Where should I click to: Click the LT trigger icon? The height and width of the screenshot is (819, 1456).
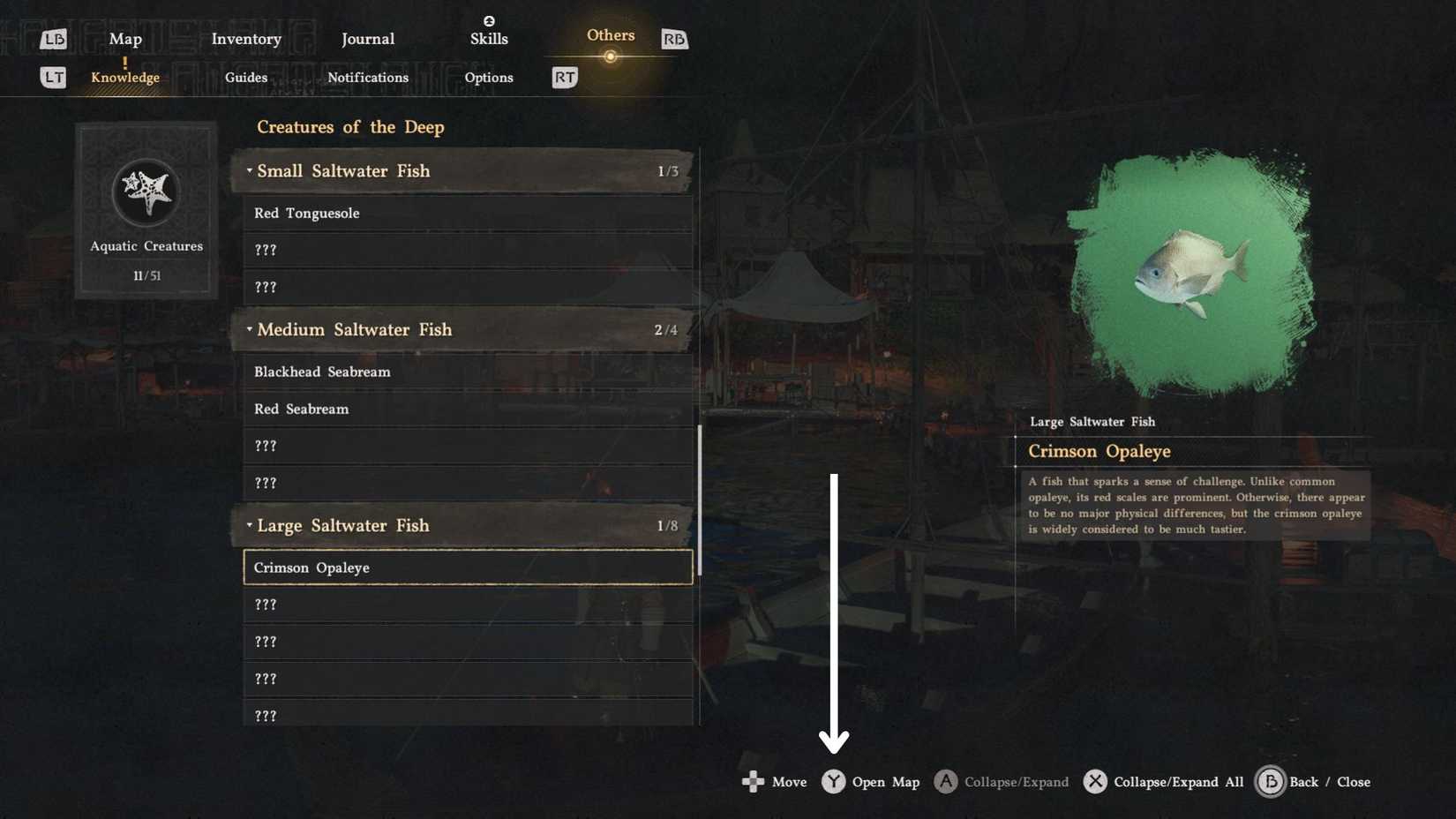tap(53, 77)
